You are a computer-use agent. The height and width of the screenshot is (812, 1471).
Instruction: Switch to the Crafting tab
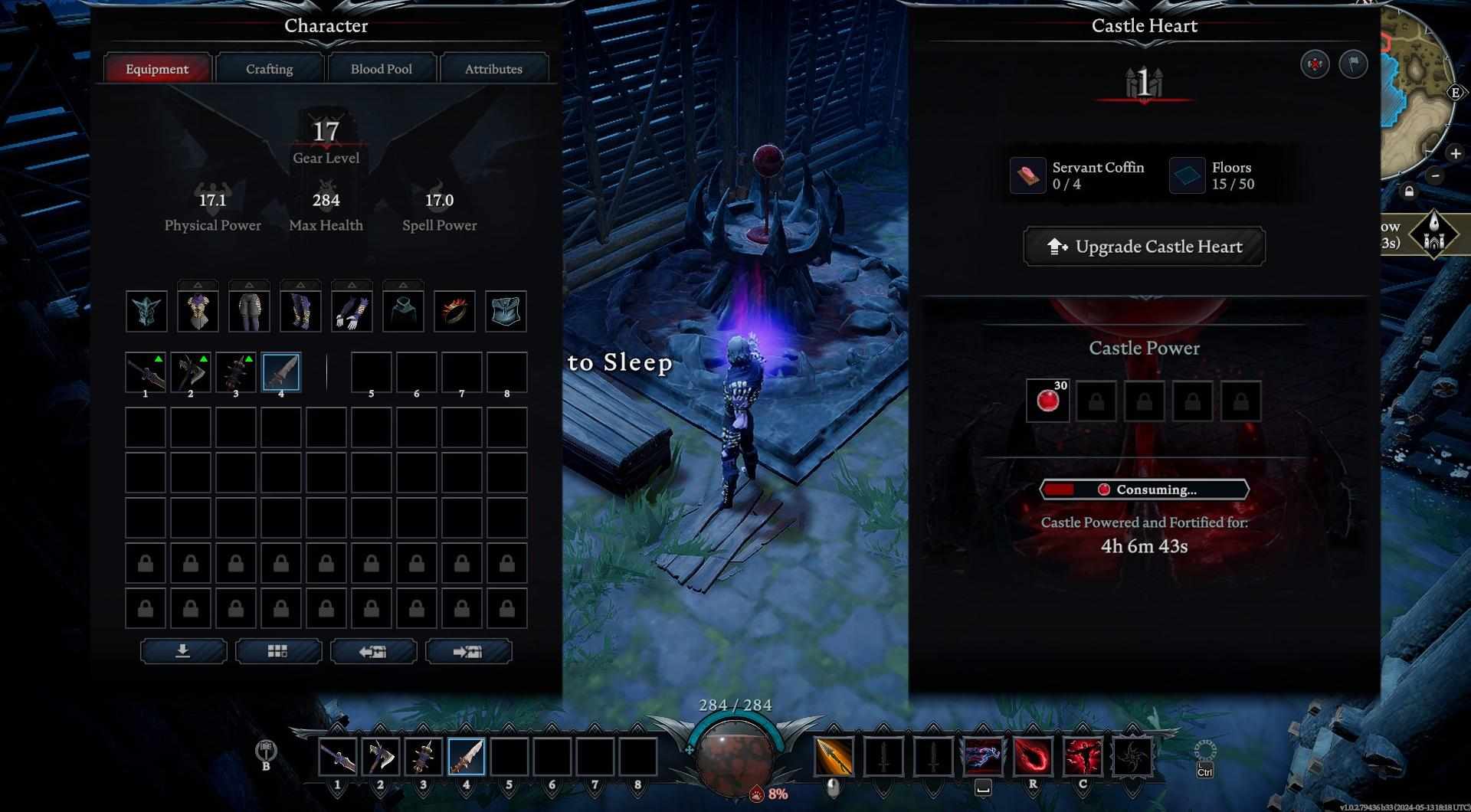tap(269, 69)
